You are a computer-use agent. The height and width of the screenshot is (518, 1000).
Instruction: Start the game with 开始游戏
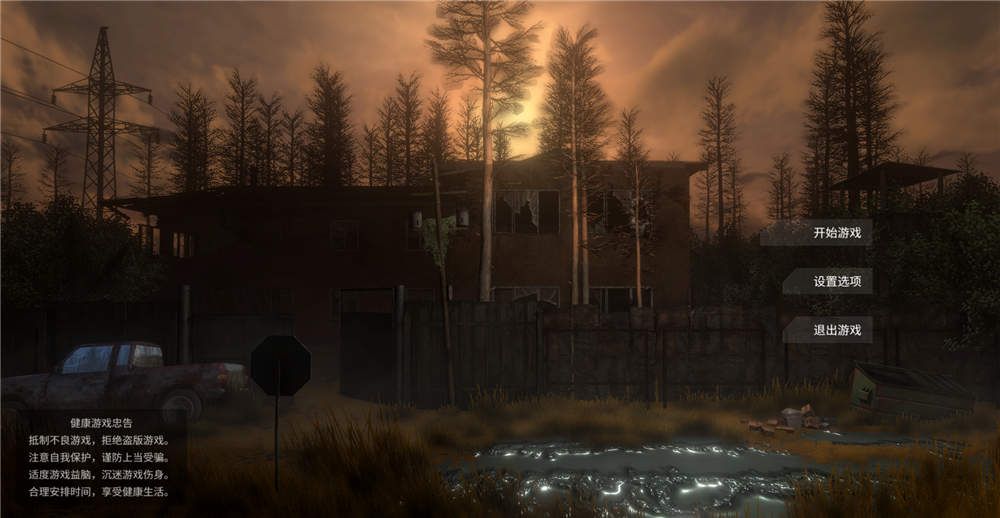[x=836, y=234]
